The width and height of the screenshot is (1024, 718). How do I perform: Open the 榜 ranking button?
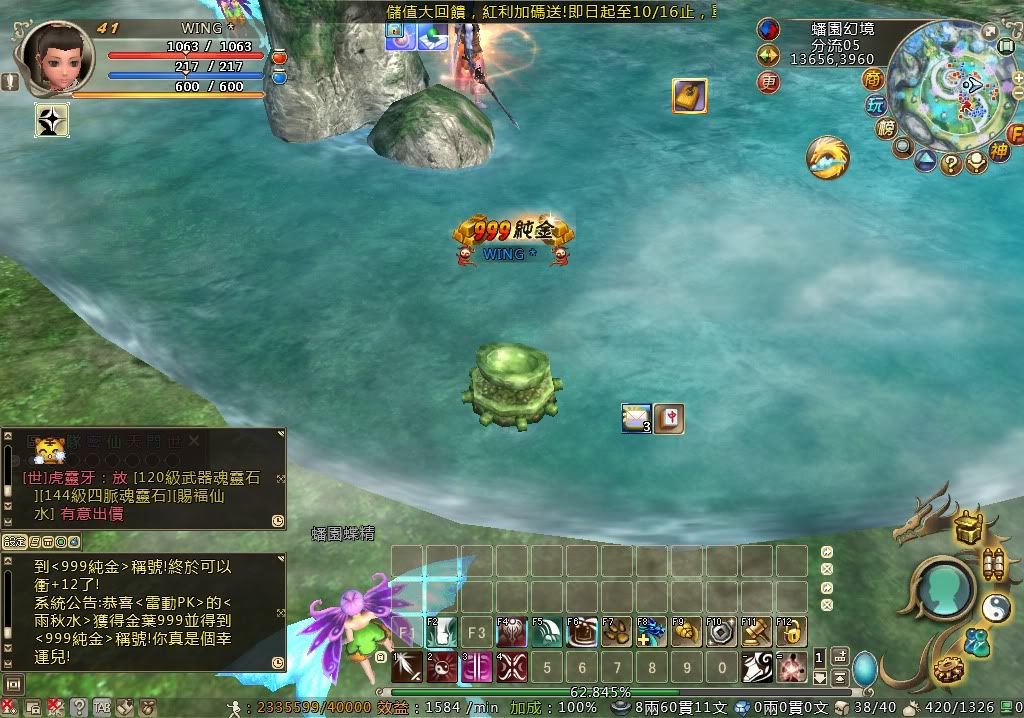[886, 130]
